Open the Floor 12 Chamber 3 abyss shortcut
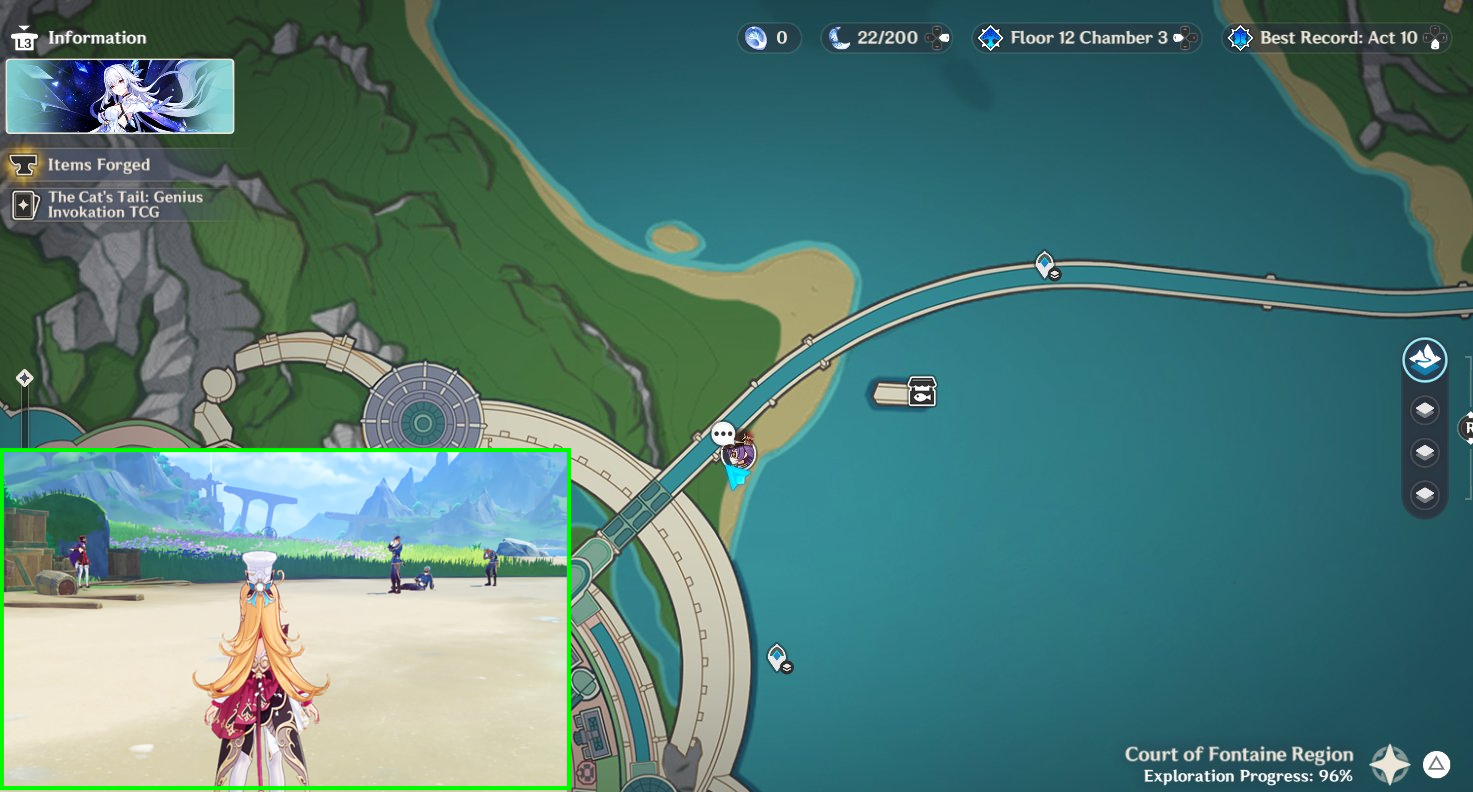The image size is (1473, 792). pyautogui.click(x=1087, y=38)
